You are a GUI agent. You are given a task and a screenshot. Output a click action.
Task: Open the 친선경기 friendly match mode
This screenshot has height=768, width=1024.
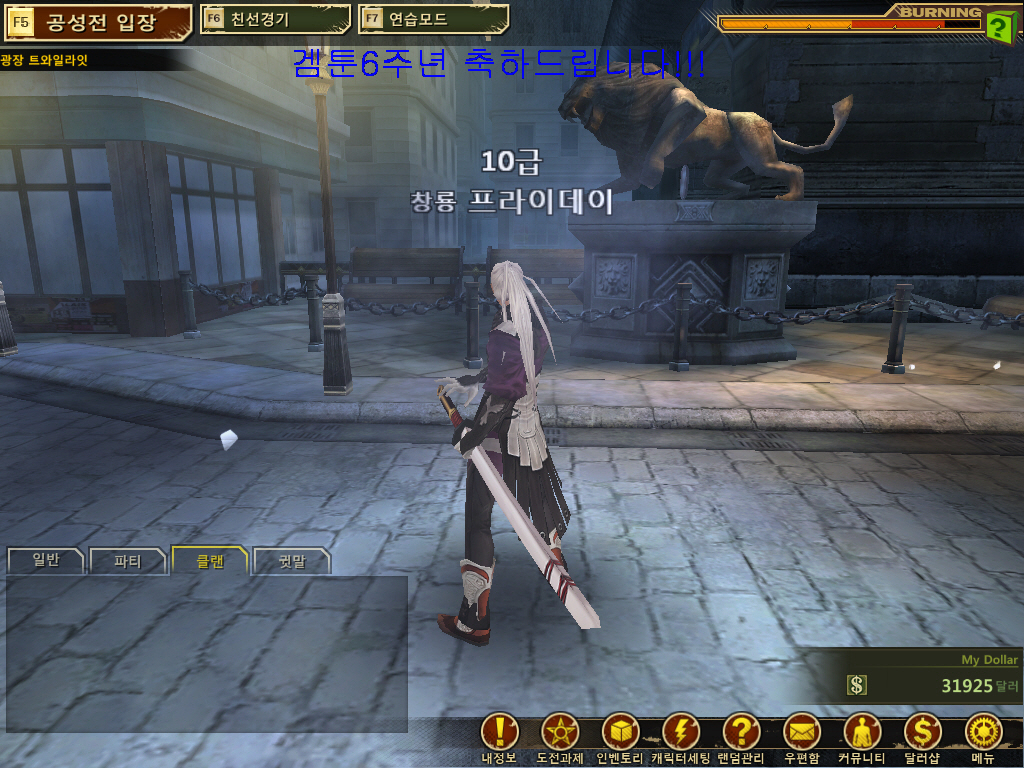(x=275, y=19)
